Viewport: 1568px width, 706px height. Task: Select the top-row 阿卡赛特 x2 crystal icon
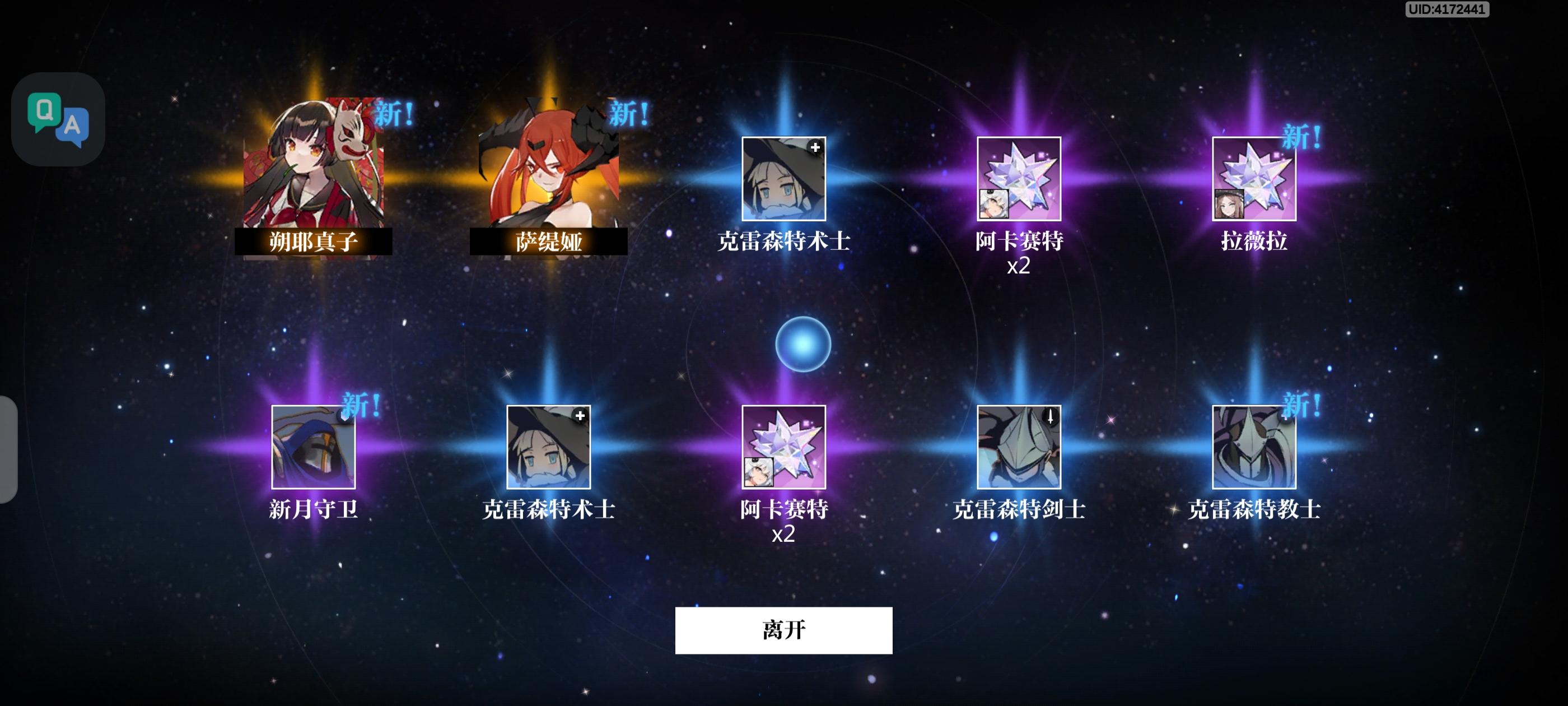[1020, 179]
